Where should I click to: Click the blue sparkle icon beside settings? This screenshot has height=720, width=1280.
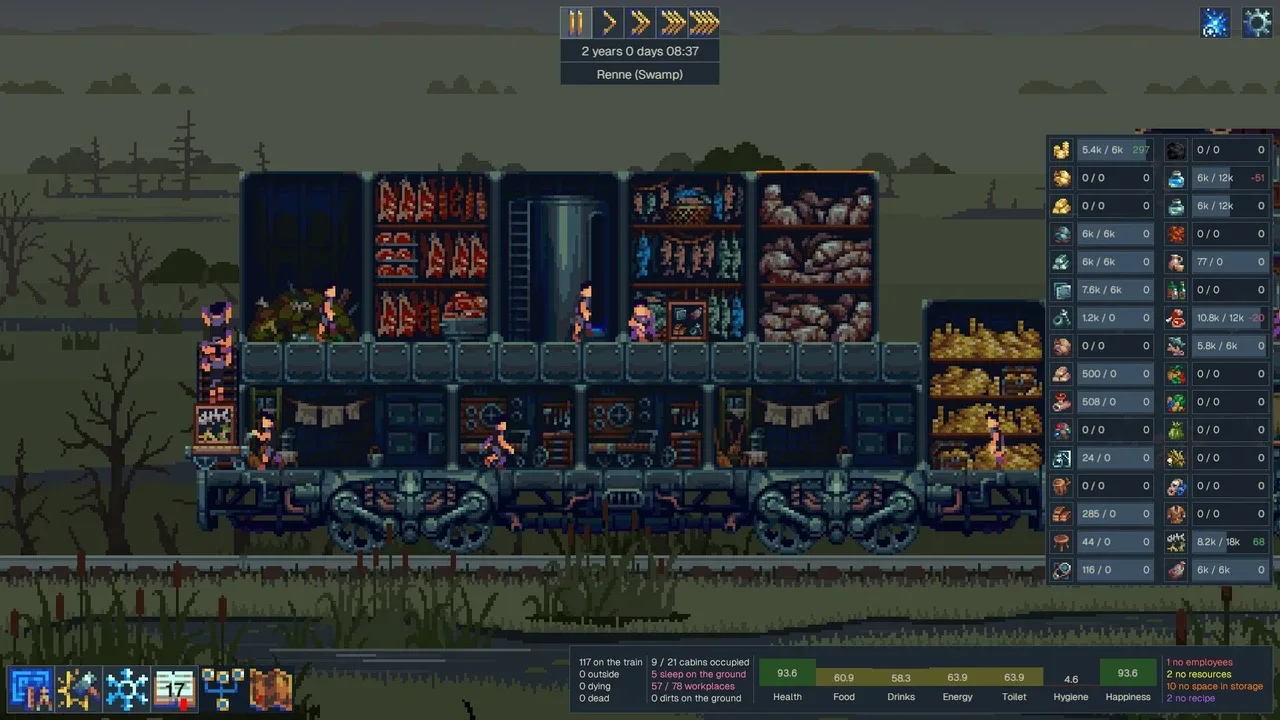point(1215,23)
